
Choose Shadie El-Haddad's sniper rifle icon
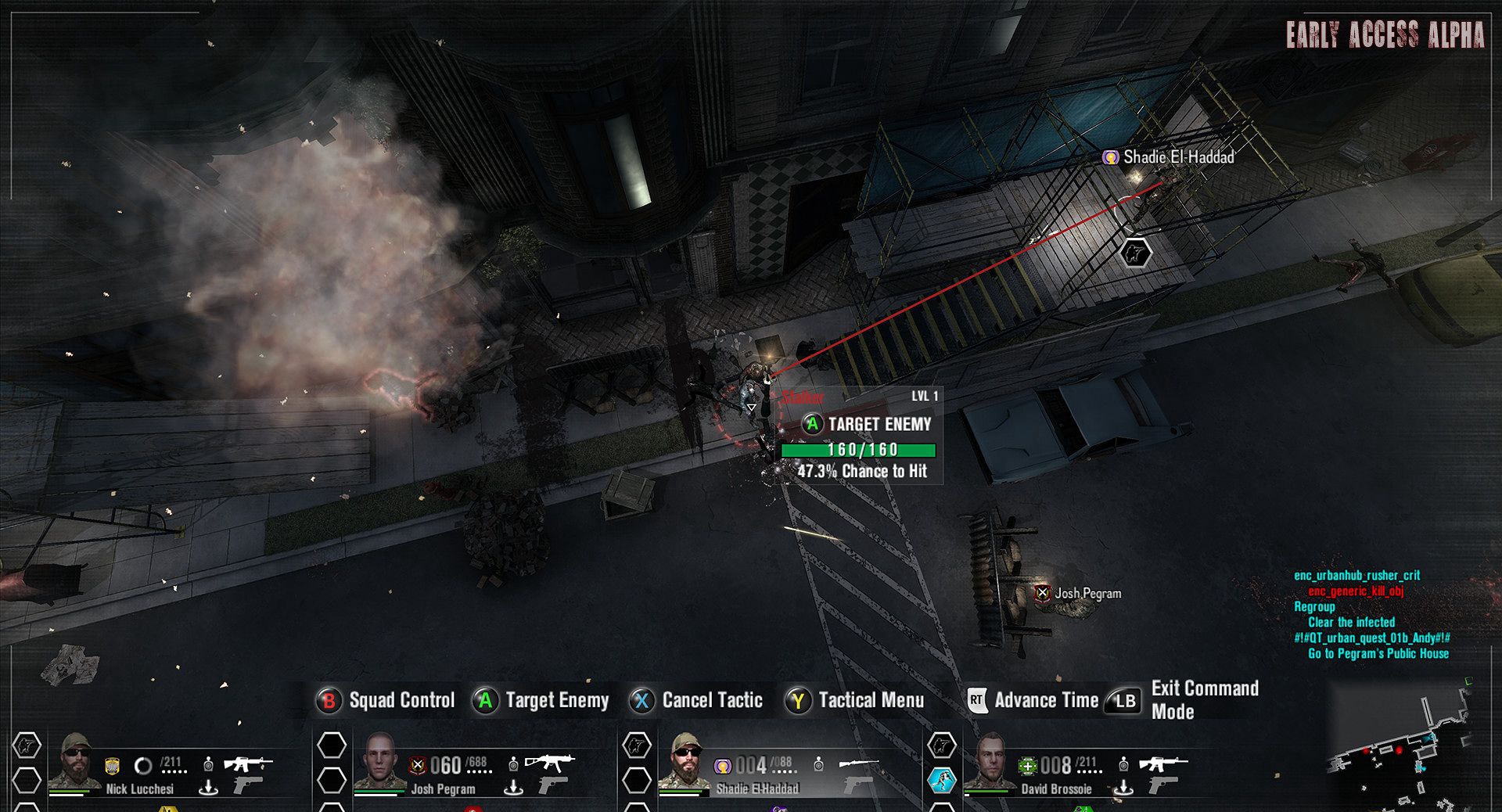tap(857, 762)
